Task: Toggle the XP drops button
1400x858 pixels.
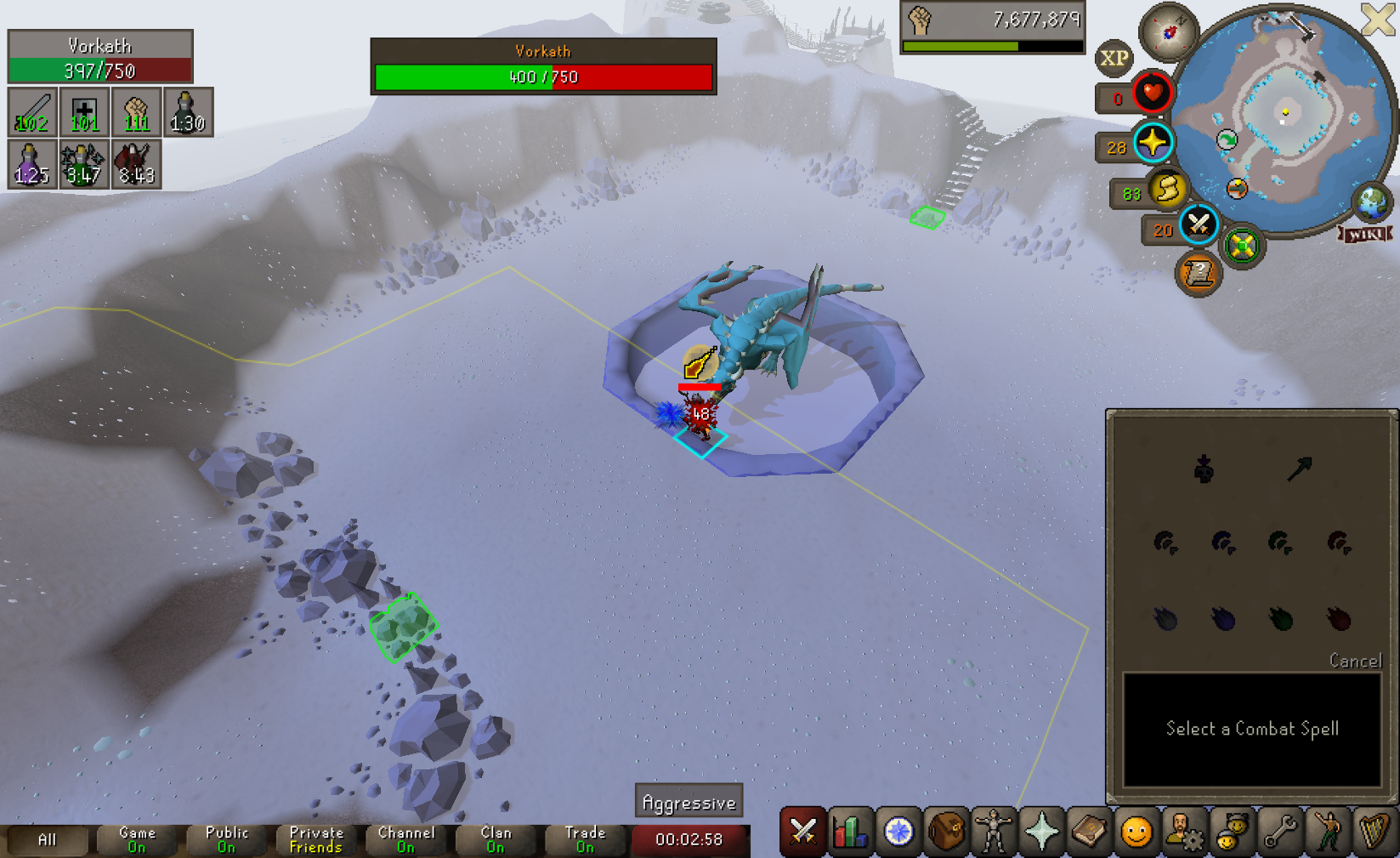Action: pyautogui.click(x=1114, y=59)
